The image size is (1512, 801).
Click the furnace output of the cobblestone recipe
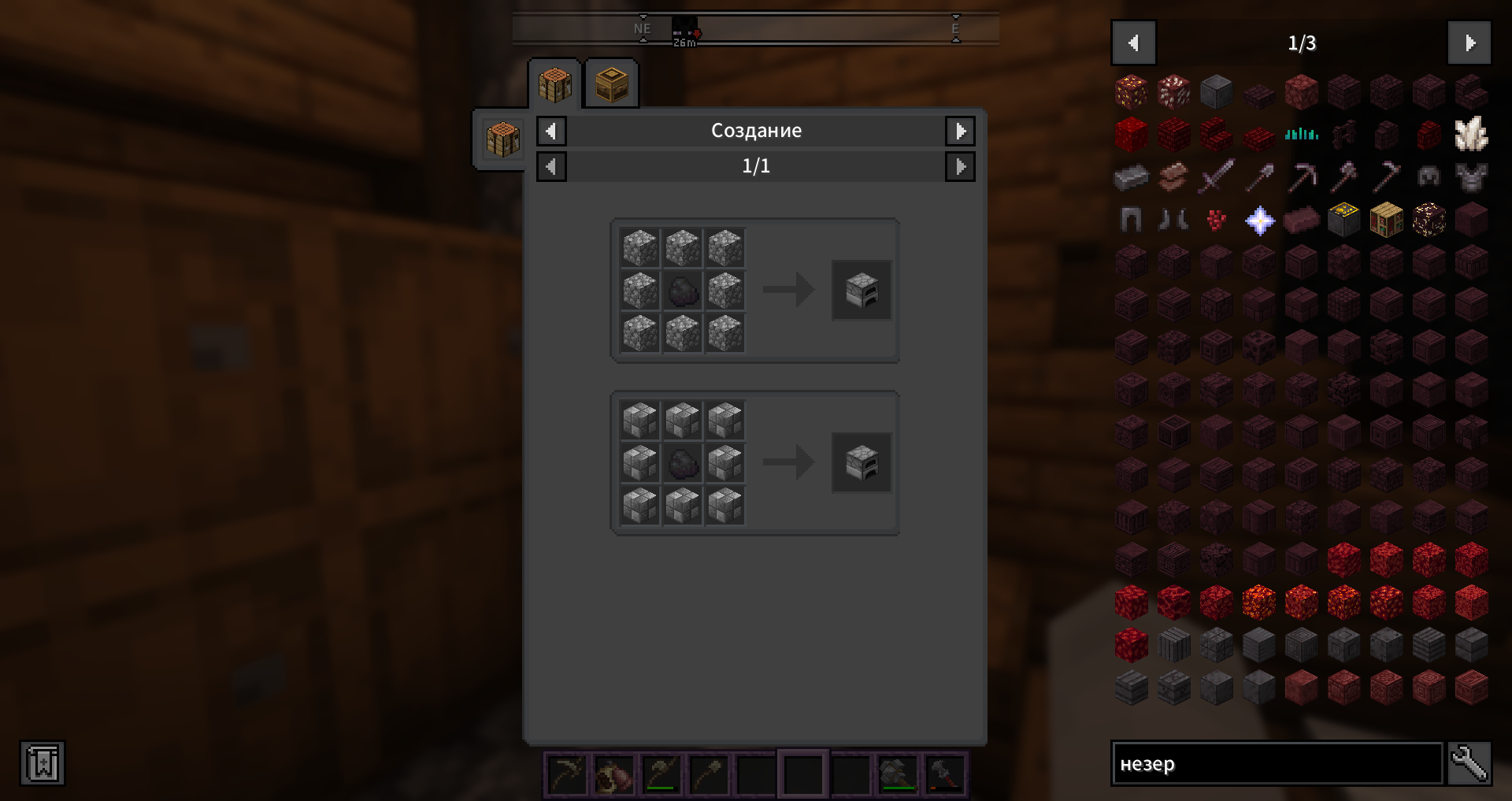coord(862,291)
